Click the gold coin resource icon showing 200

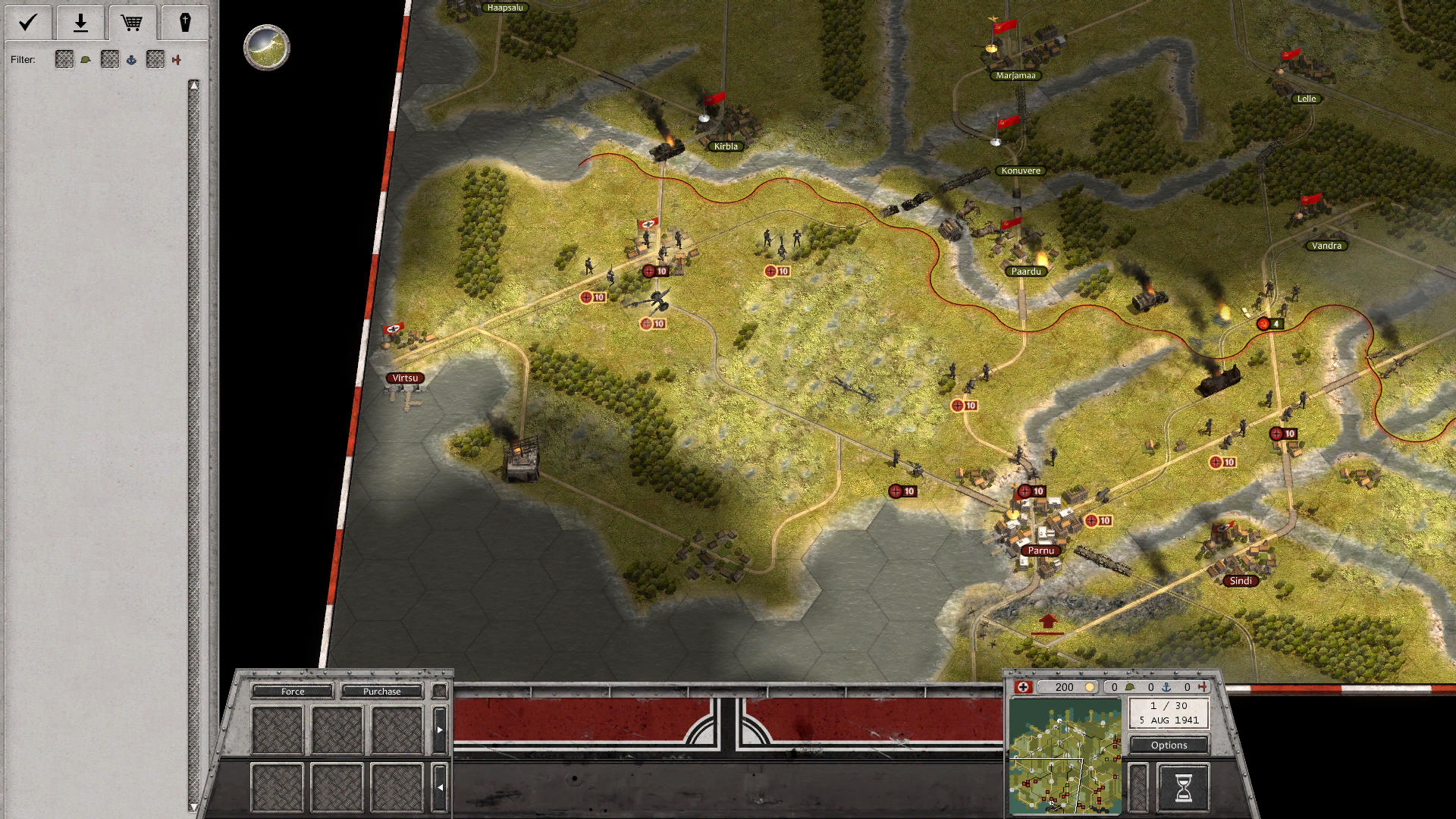[1090, 687]
